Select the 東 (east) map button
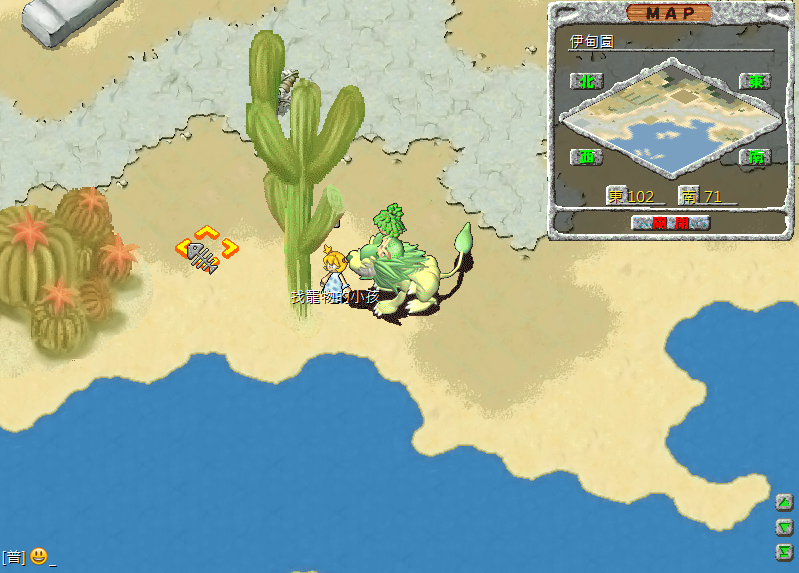 coord(753,80)
